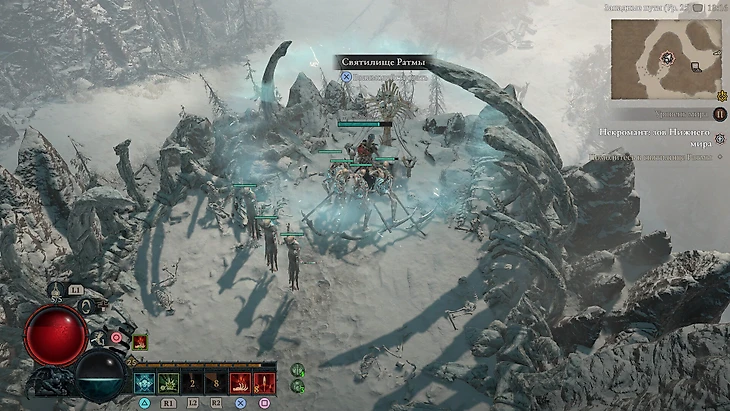
Task: Select the skill slot showing cooldown 2
Action: (192, 382)
